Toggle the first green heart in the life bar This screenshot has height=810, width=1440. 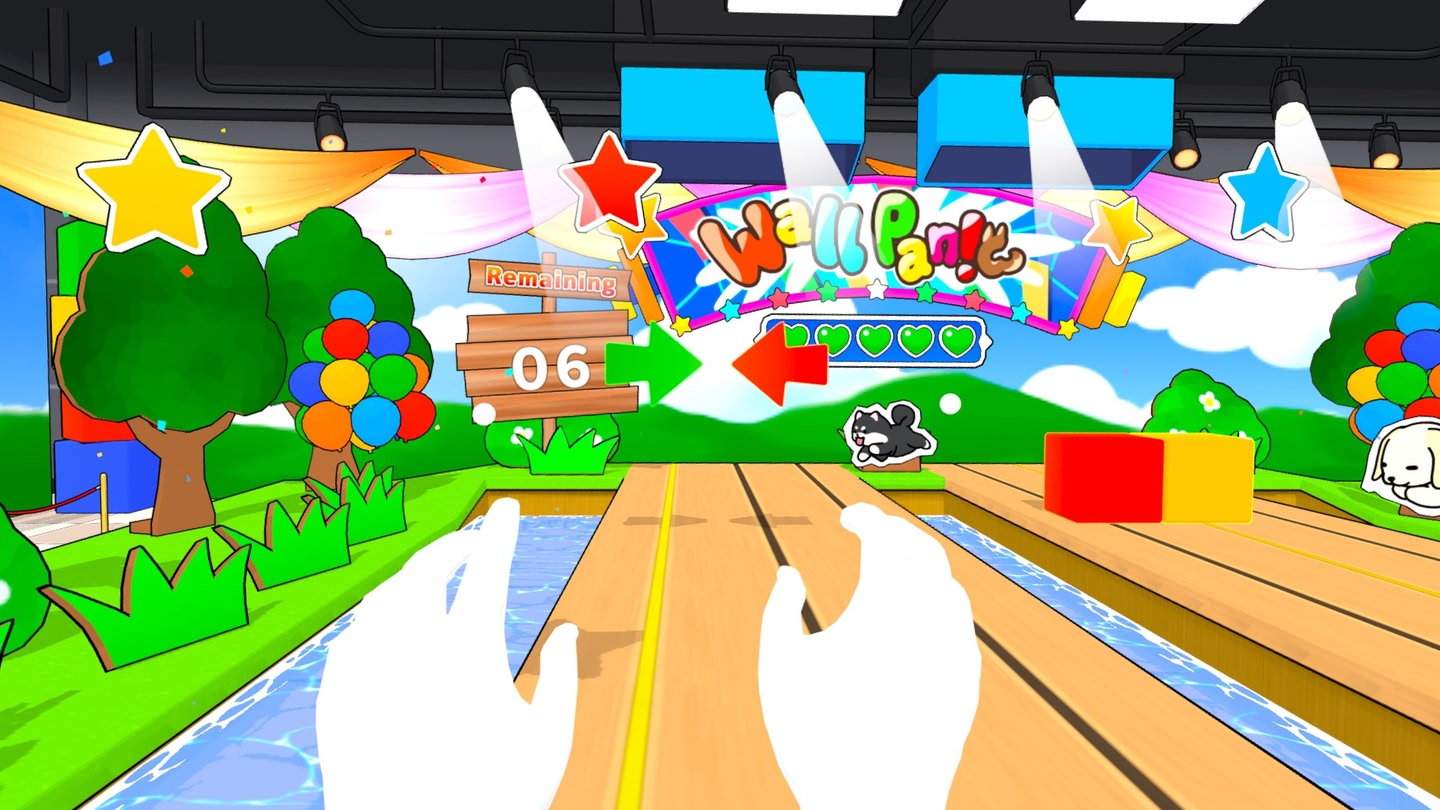pyautogui.click(x=795, y=338)
